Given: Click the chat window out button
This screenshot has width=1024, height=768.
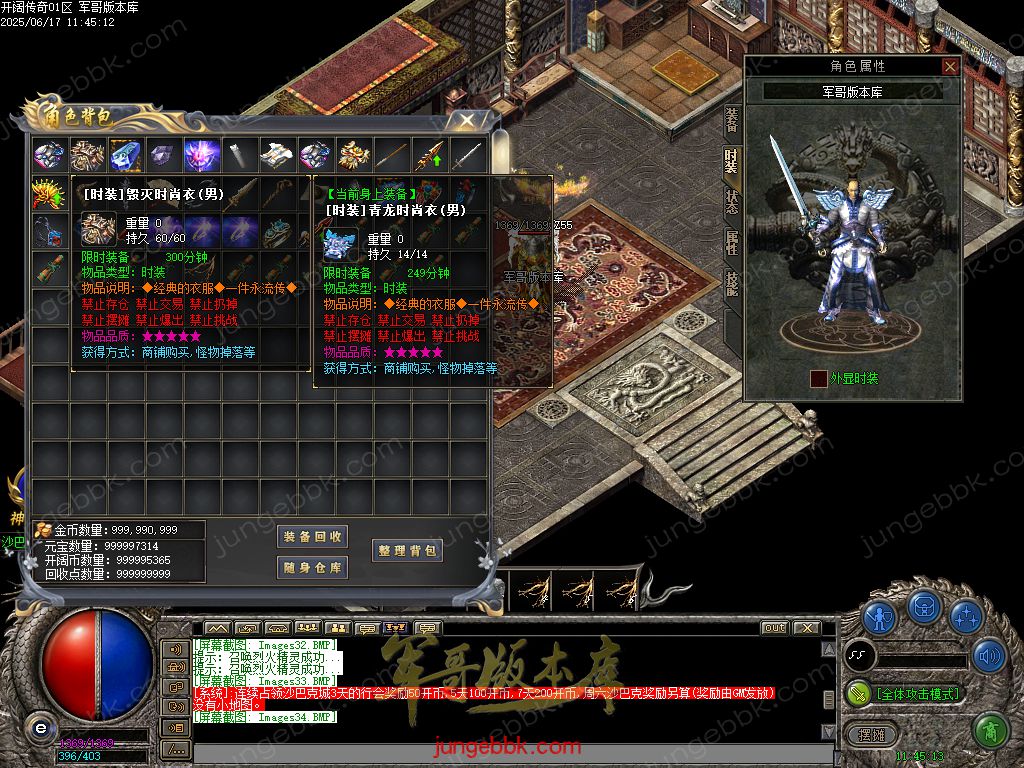Looking at the screenshot, I should [x=774, y=628].
